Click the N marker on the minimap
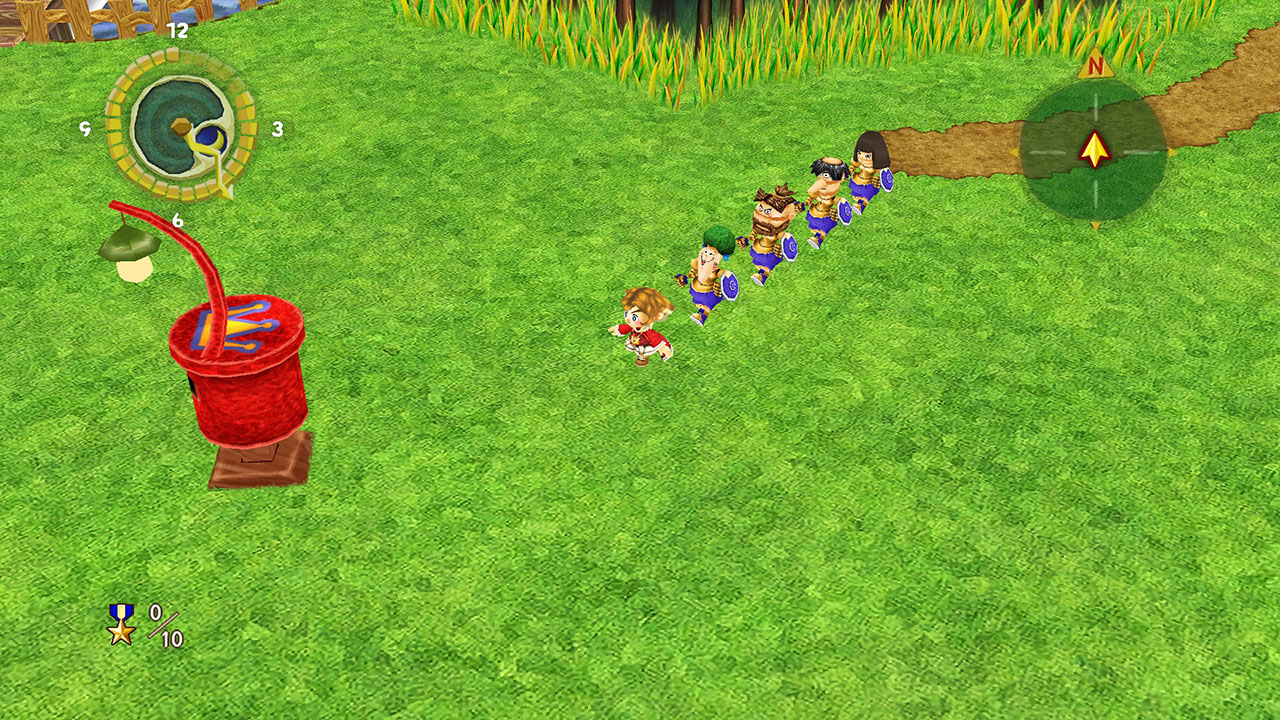The height and width of the screenshot is (720, 1280). (x=1097, y=64)
